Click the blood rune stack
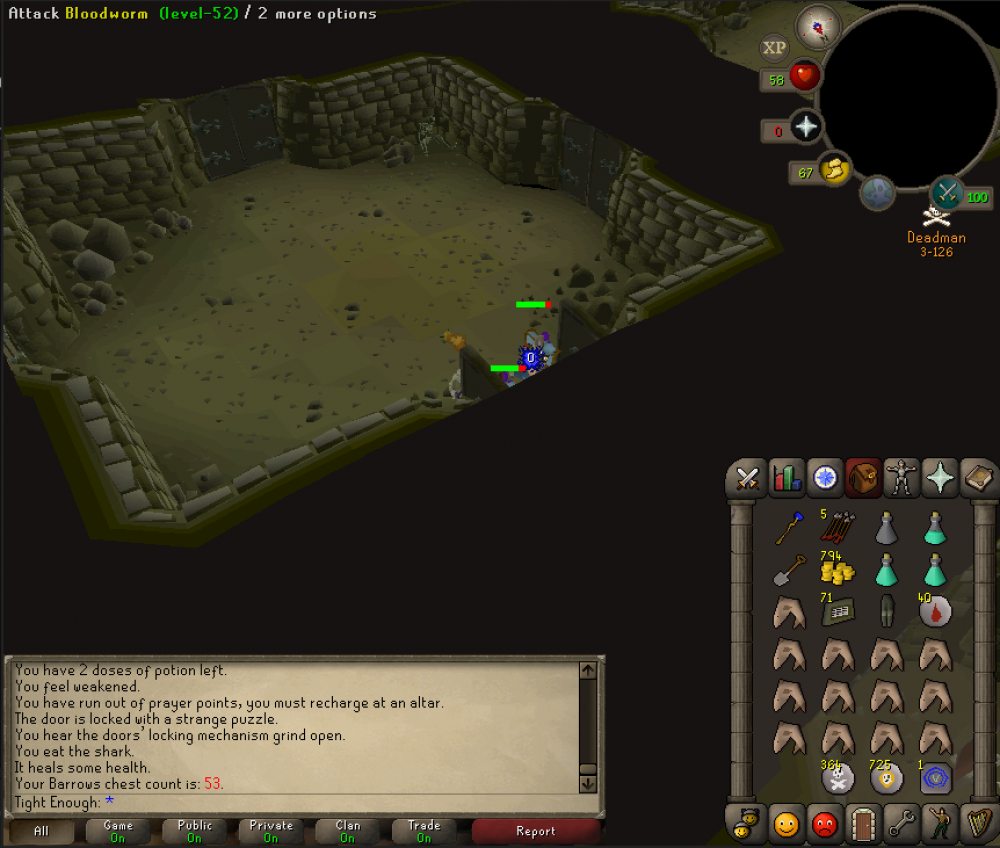 [x=935, y=610]
